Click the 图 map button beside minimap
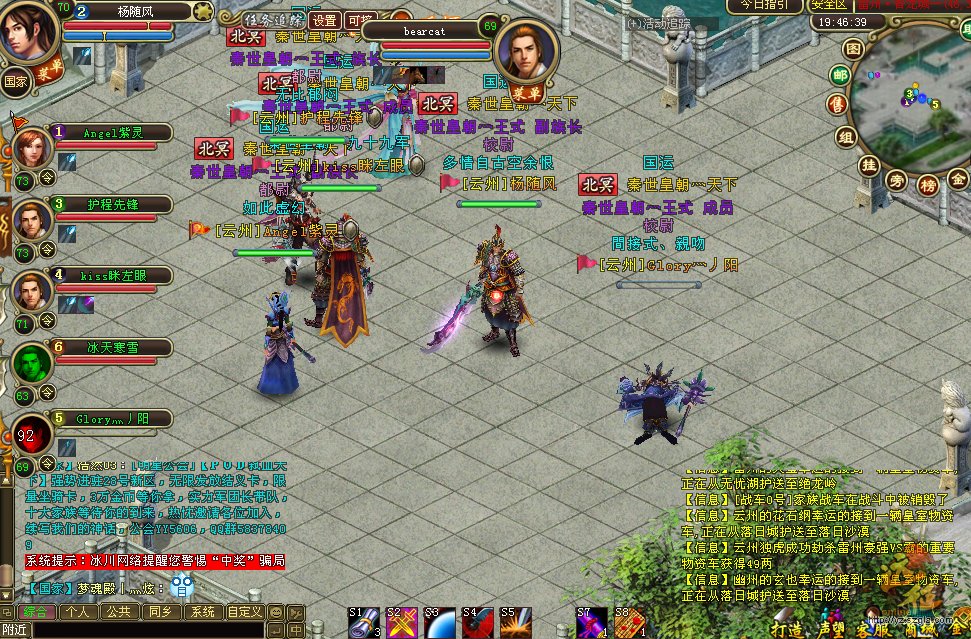Screen dimensions: 971x639 (x=852, y=48)
